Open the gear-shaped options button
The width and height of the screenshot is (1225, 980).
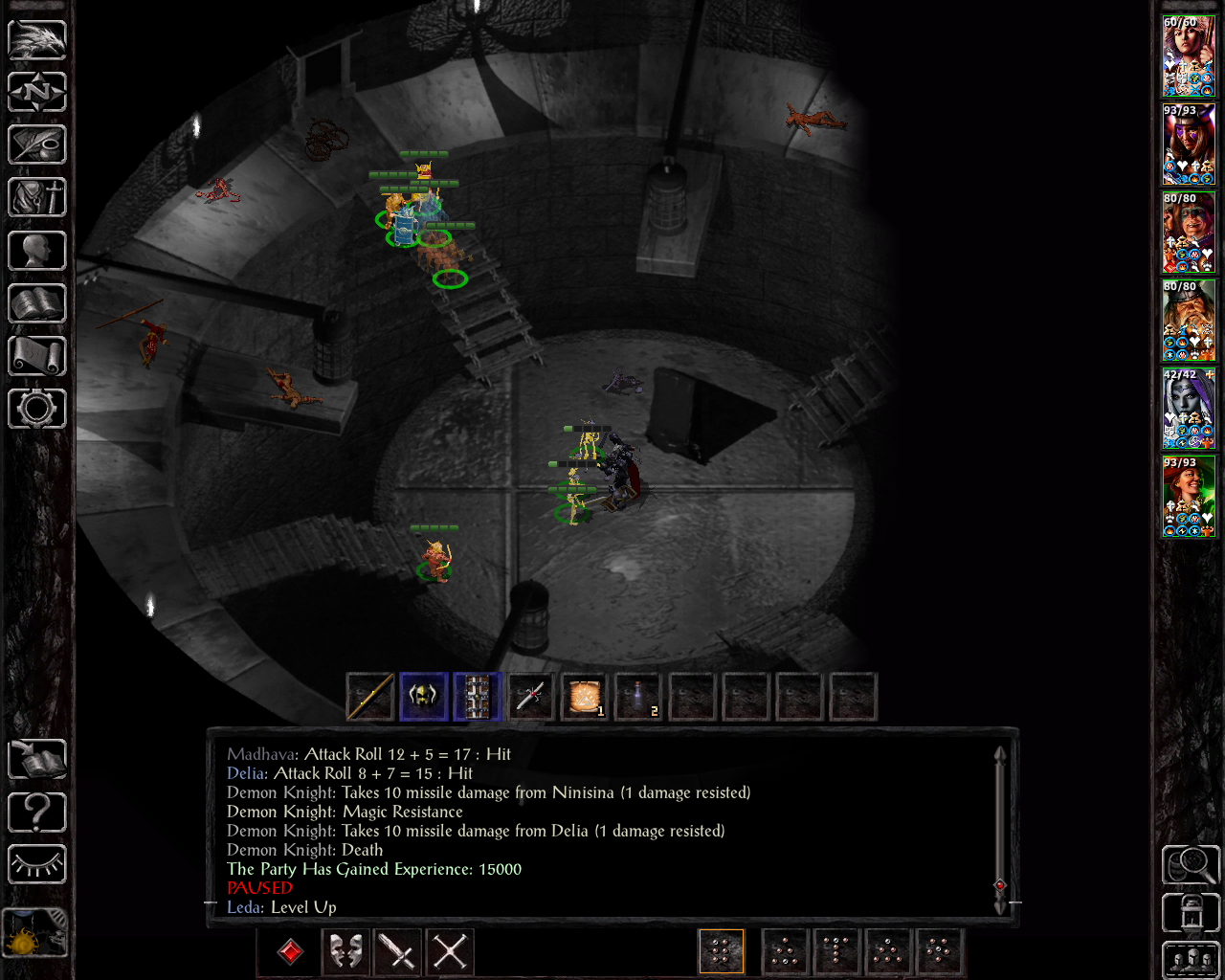tap(37, 409)
